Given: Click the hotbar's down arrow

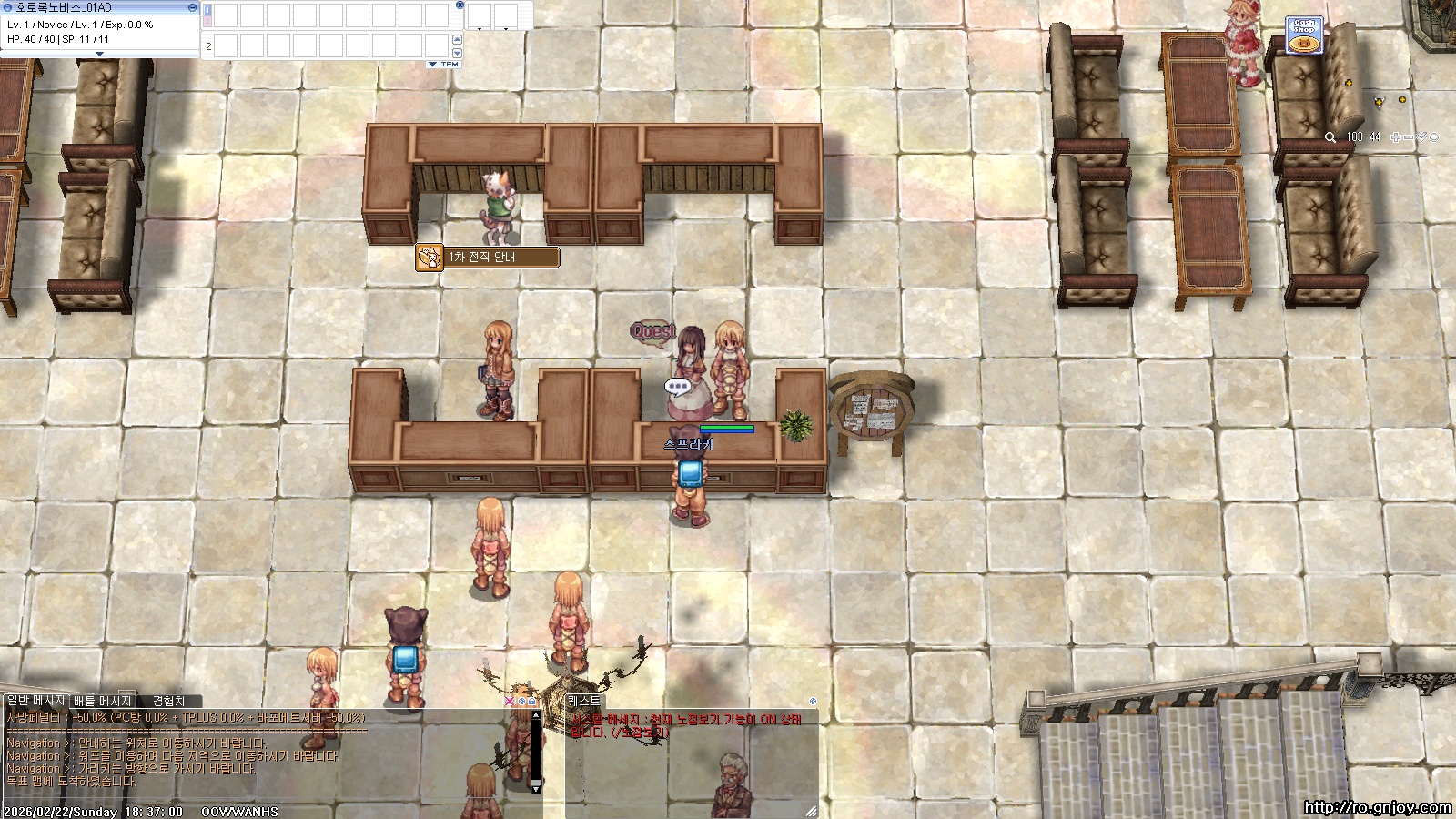Looking at the screenshot, I should [457, 53].
